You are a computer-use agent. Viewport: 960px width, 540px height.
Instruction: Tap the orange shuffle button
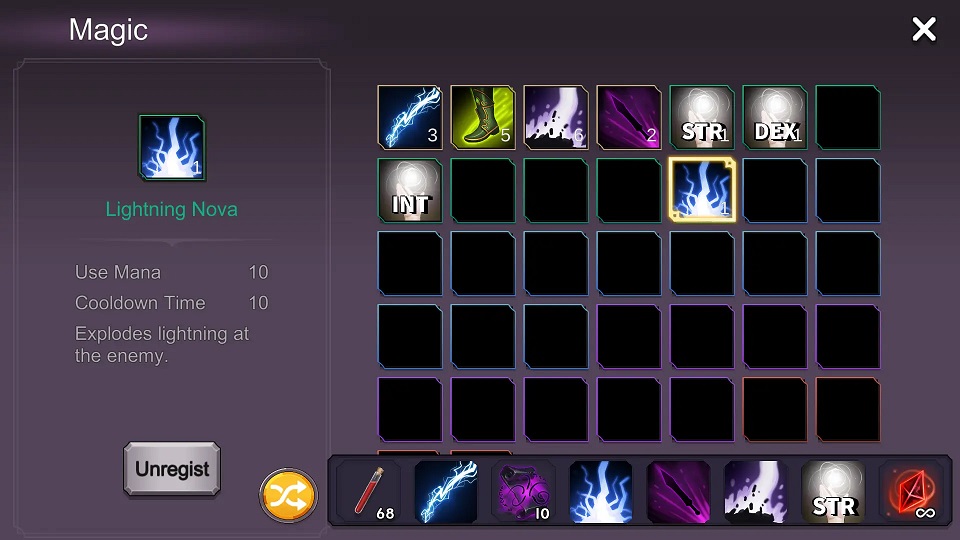[288, 496]
